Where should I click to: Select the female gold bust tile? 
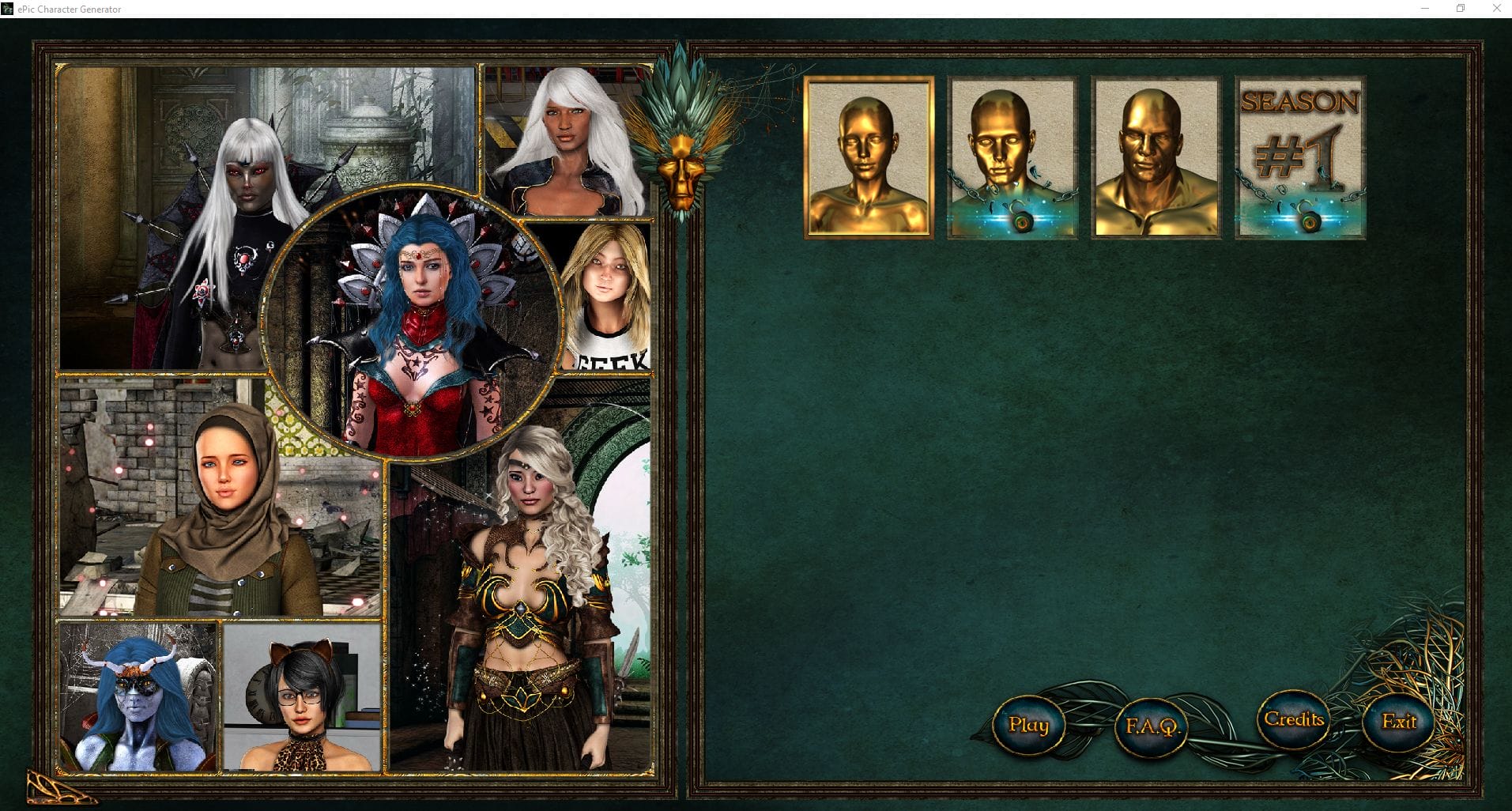click(868, 156)
